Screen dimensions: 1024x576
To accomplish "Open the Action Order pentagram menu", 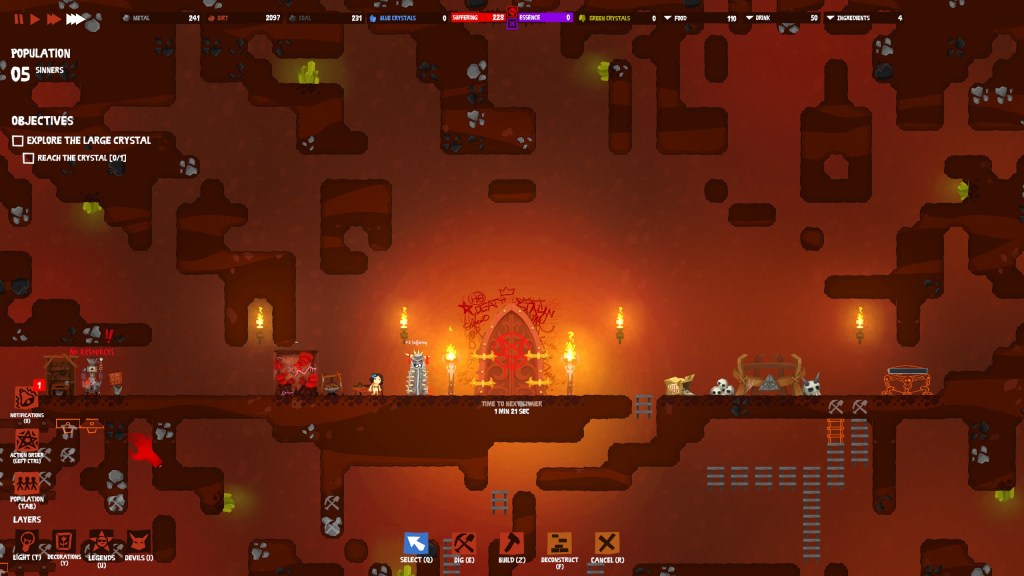I will (x=27, y=441).
